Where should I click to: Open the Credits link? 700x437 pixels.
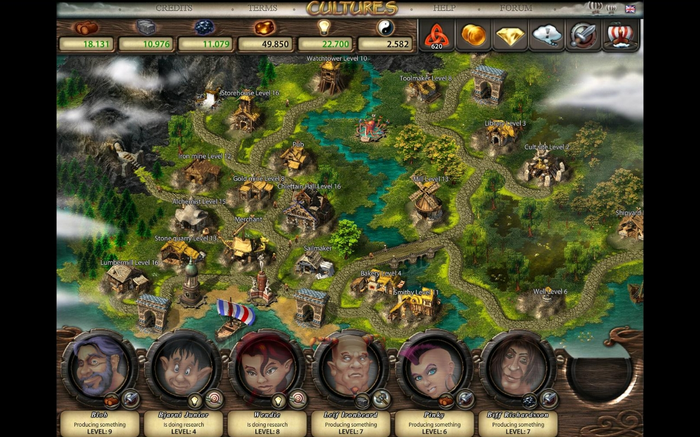[174, 8]
